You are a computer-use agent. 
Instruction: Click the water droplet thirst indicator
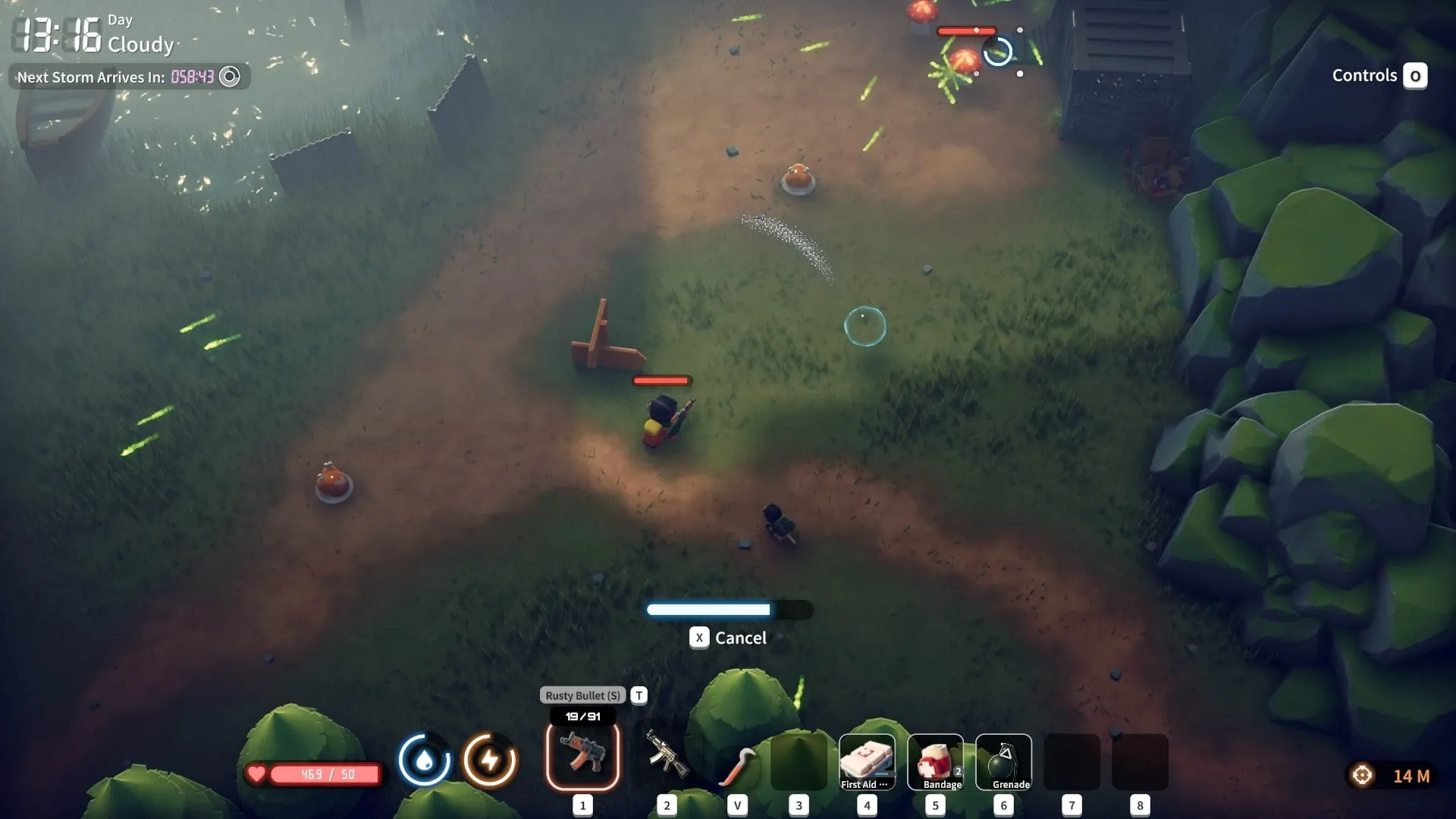[425, 758]
